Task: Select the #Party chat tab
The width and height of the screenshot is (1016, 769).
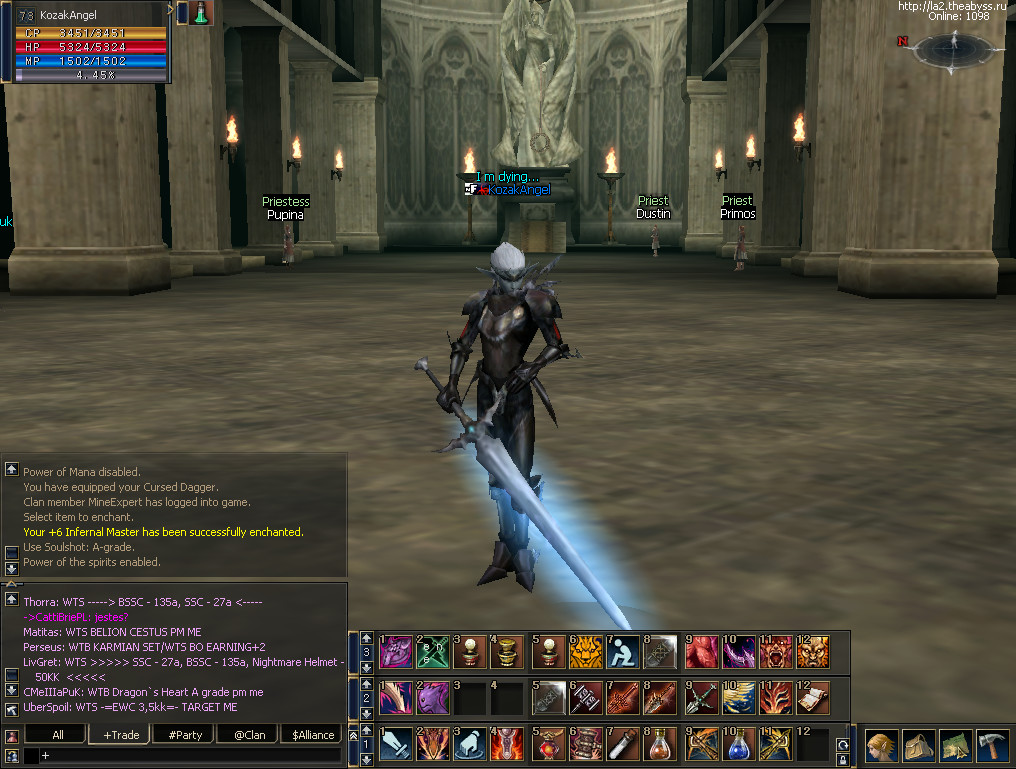Action: coord(185,735)
